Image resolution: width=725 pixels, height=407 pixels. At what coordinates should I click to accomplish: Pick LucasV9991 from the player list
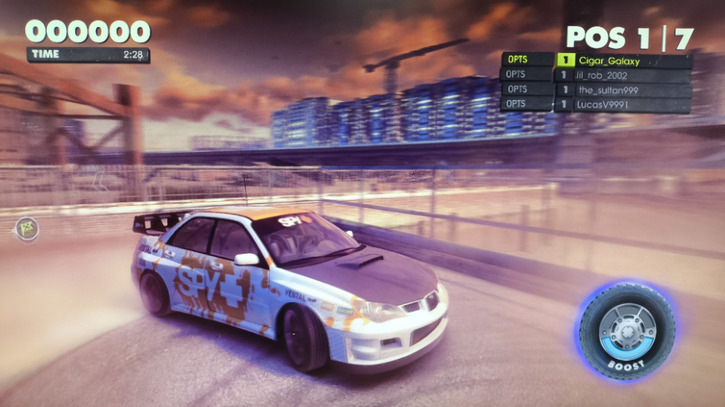622,104
